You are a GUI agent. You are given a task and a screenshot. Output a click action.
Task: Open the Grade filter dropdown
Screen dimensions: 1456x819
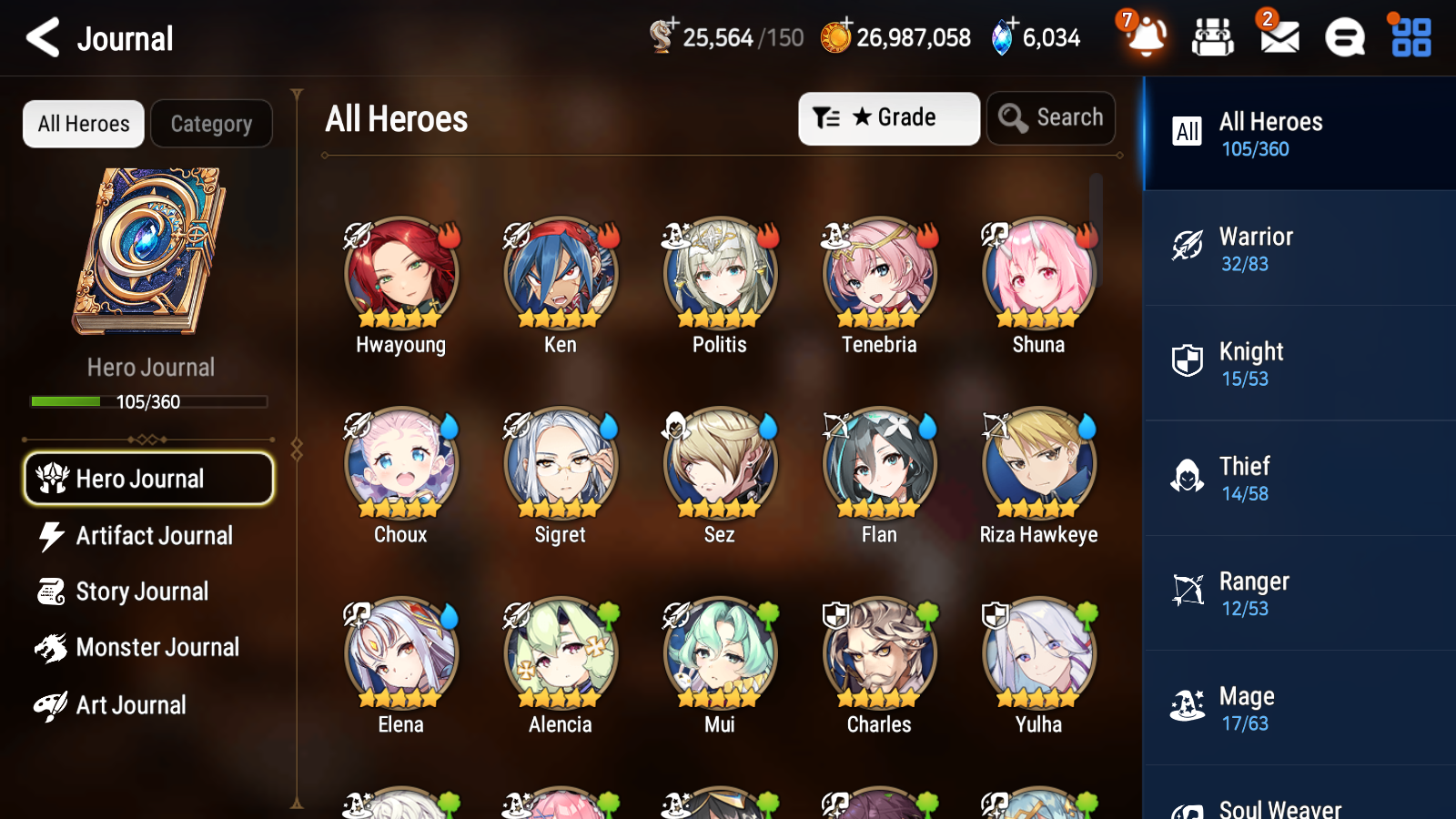888,117
